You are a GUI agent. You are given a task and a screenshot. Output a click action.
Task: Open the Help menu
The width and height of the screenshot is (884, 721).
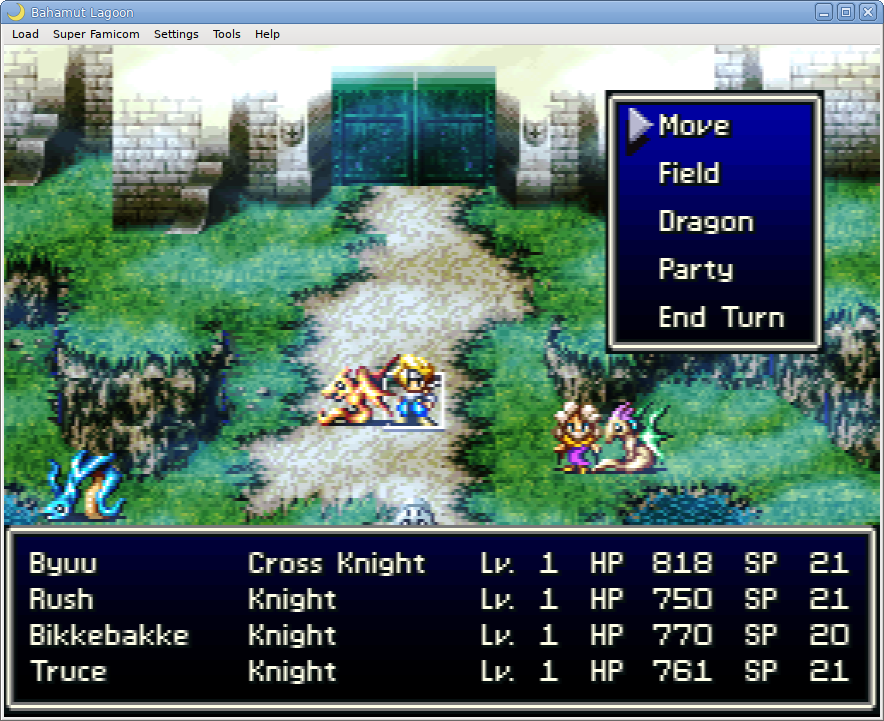tap(267, 34)
